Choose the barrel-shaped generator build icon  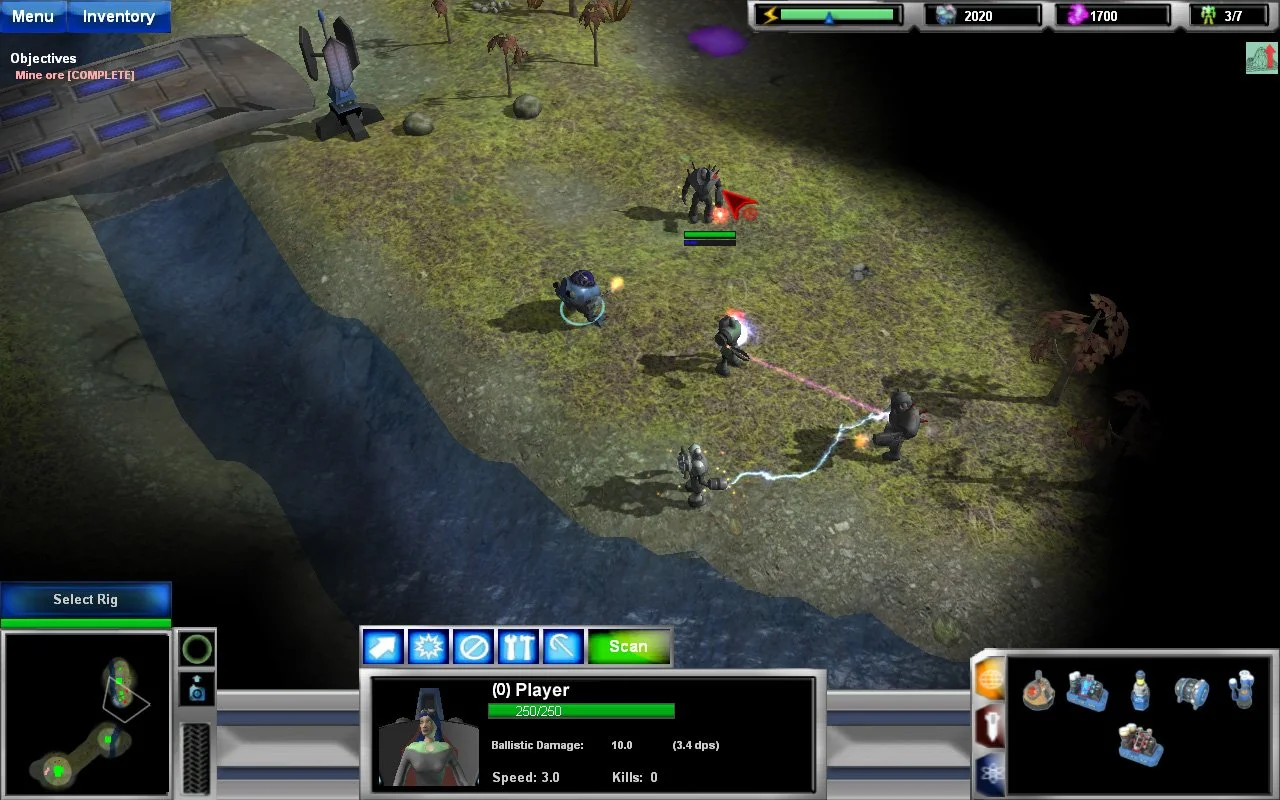click(x=1191, y=691)
